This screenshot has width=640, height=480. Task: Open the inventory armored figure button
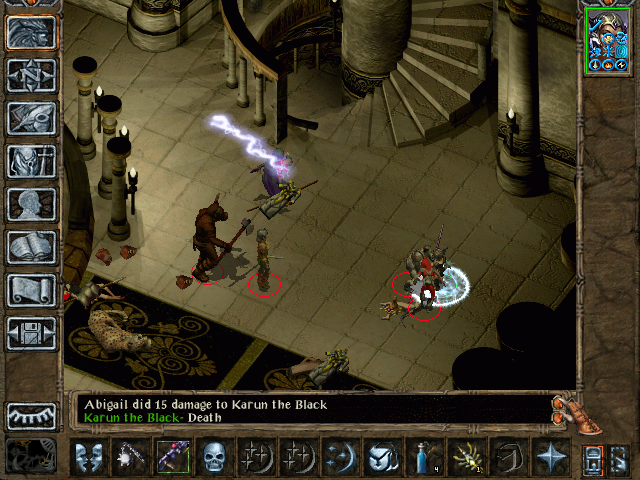pos(32,161)
